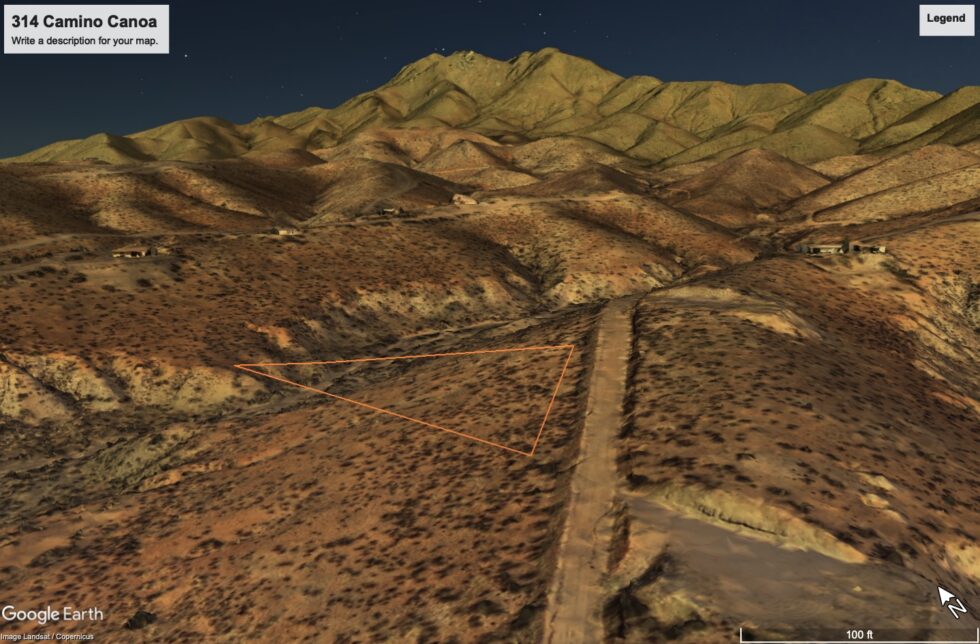Edit the map description text
This screenshot has width=980, height=644.
pos(84,41)
